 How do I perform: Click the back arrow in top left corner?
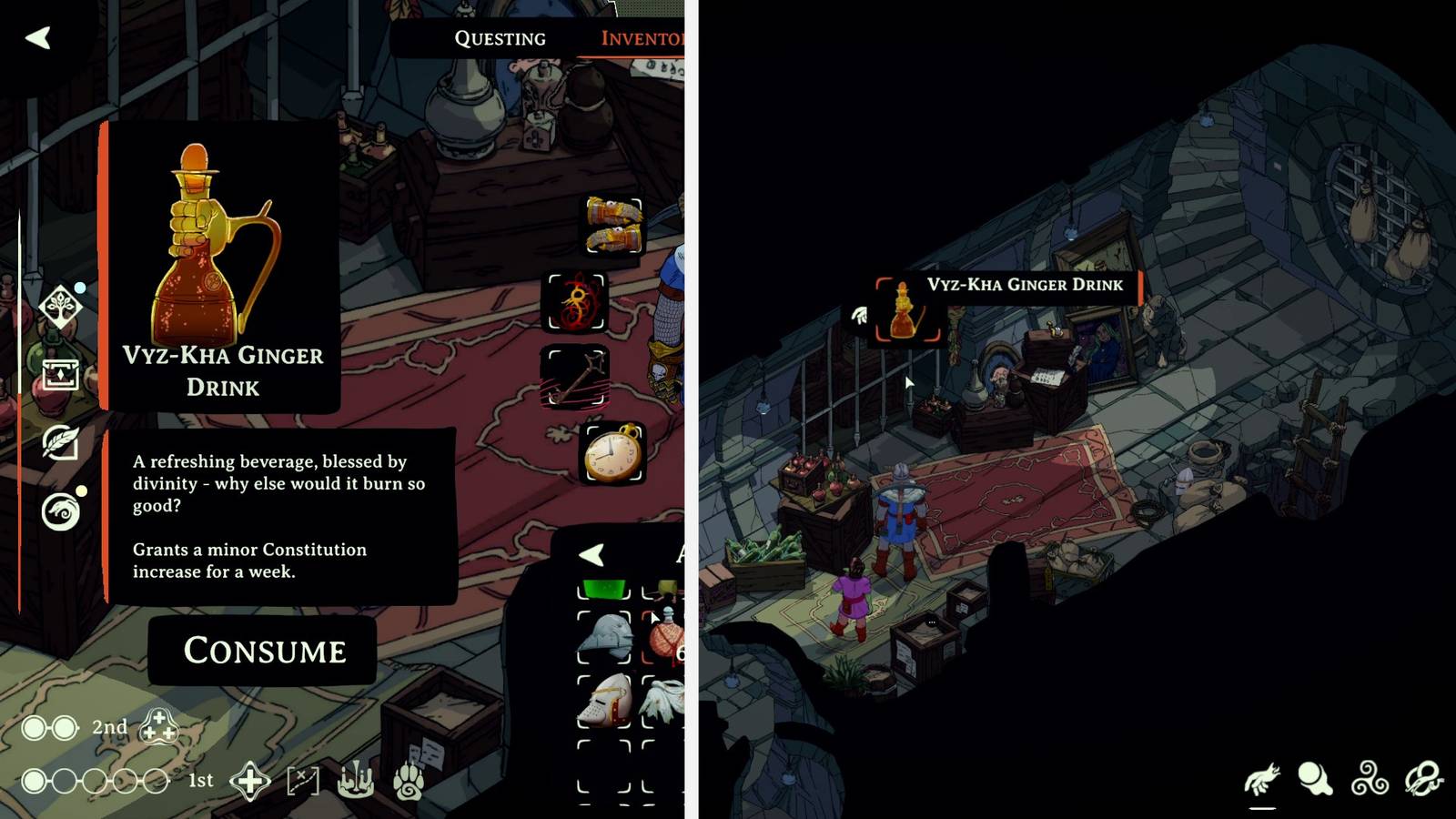[38, 38]
